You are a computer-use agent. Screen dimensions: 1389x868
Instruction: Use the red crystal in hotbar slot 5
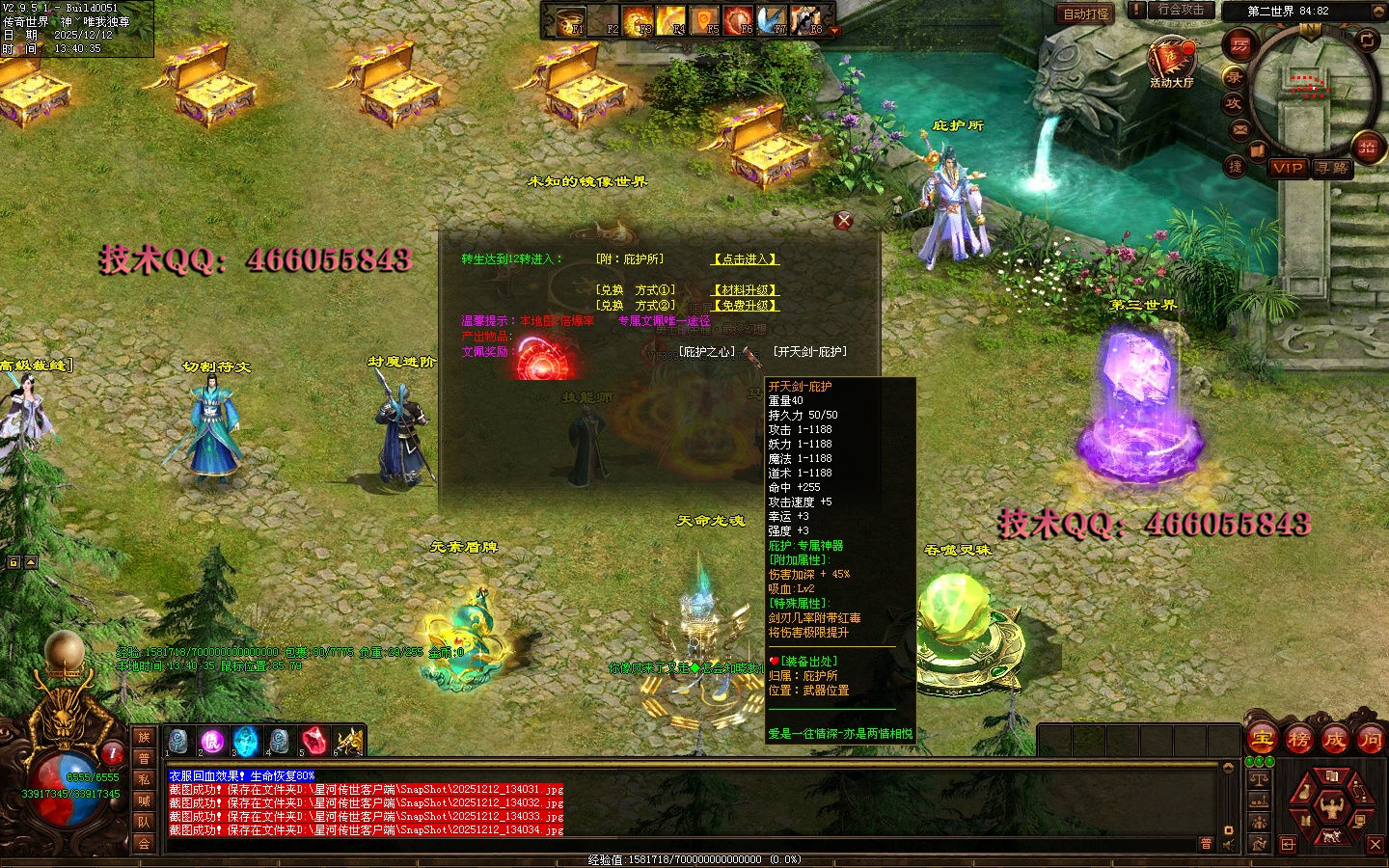click(x=313, y=741)
